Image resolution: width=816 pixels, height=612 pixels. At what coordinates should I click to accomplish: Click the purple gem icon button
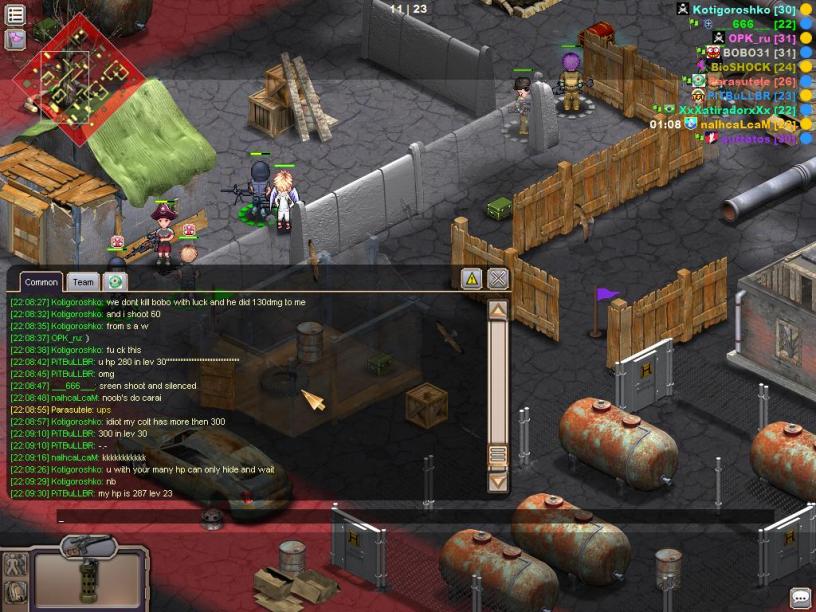click(x=15, y=39)
